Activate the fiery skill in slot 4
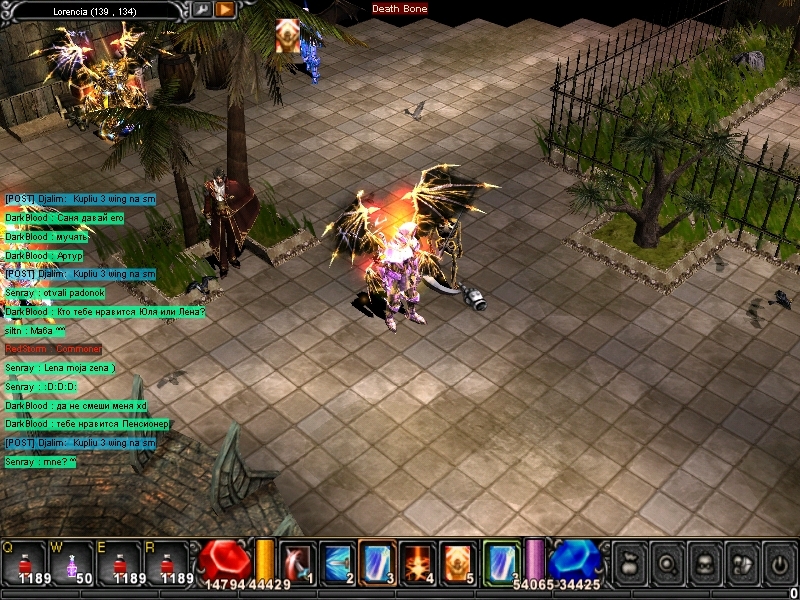 coord(419,561)
